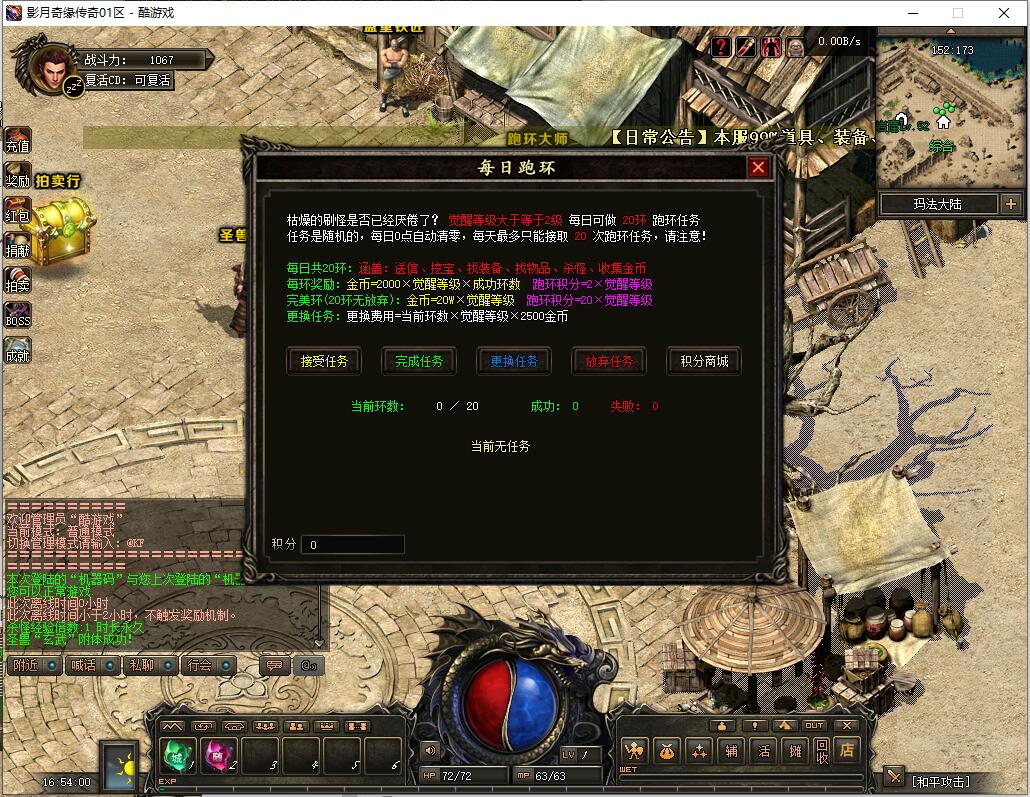
Task: Click the 回收 recycle button
Action: (821, 750)
